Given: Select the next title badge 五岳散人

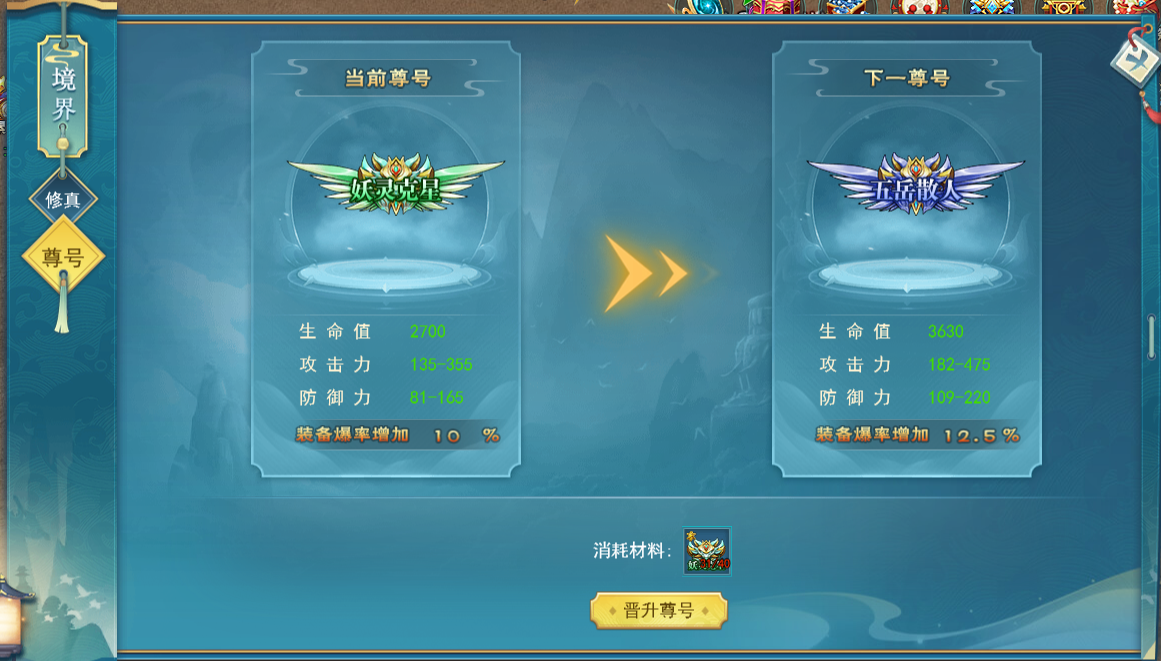Looking at the screenshot, I should click(915, 185).
